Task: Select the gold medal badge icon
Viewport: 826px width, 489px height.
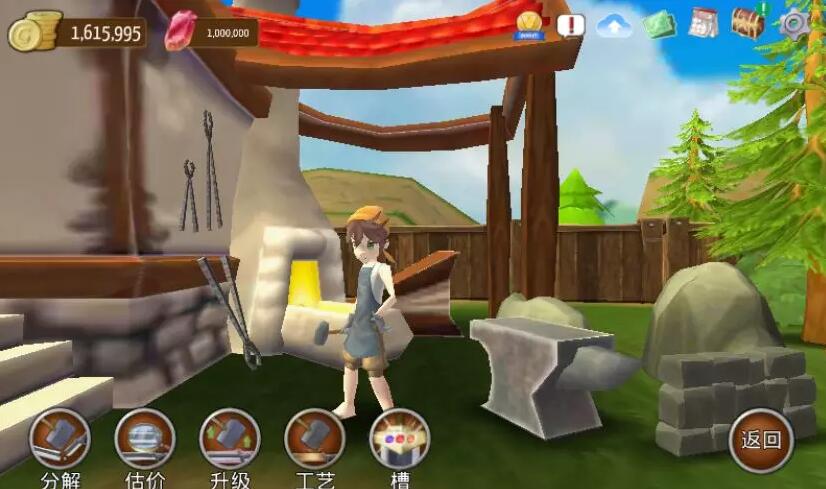Action: [x=529, y=24]
